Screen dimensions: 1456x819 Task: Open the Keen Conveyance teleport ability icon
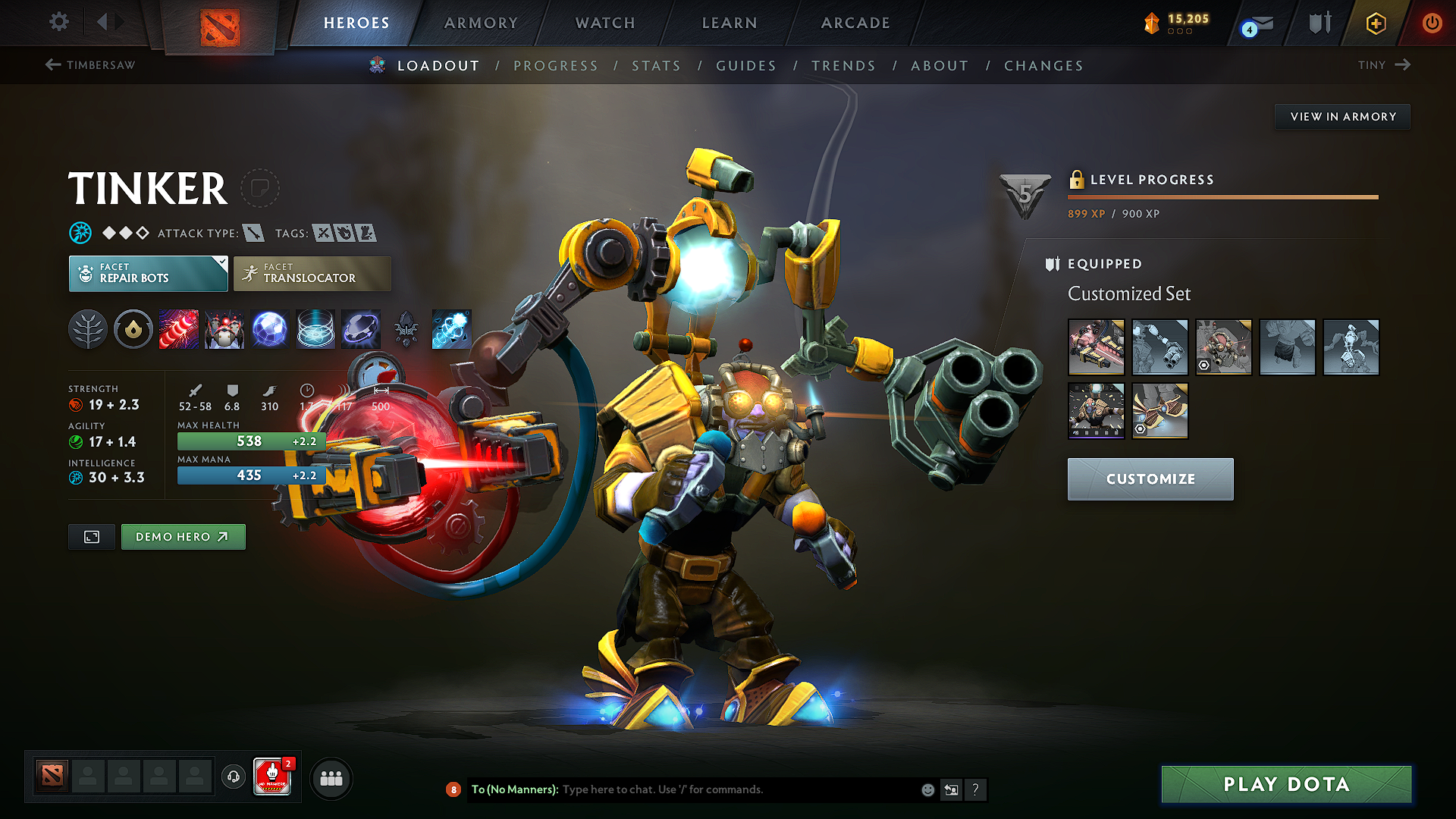click(452, 328)
